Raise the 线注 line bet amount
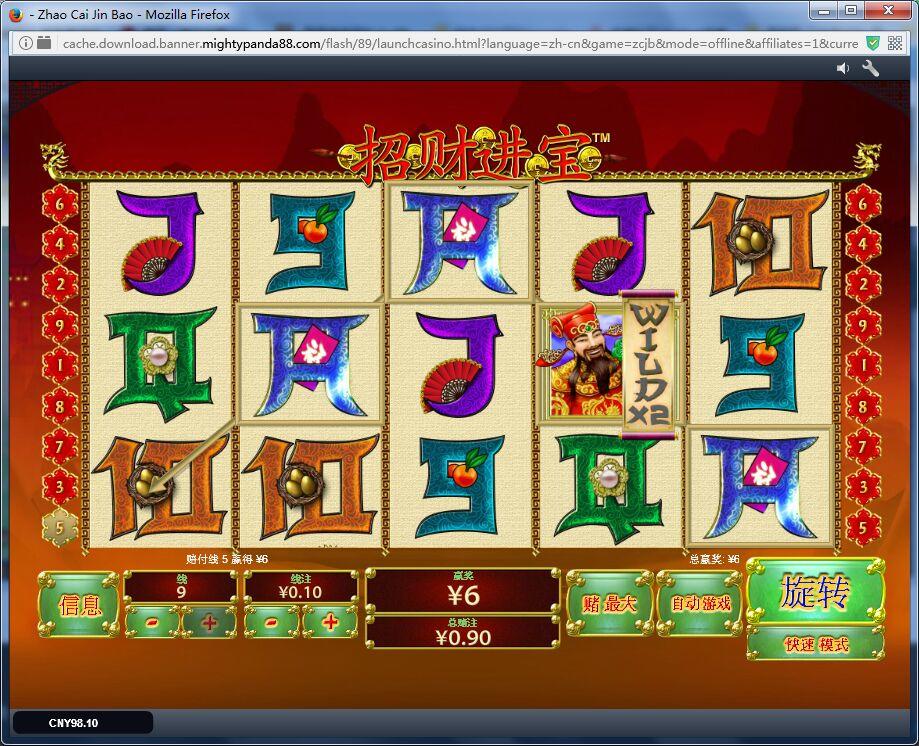 [x=330, y=622]
